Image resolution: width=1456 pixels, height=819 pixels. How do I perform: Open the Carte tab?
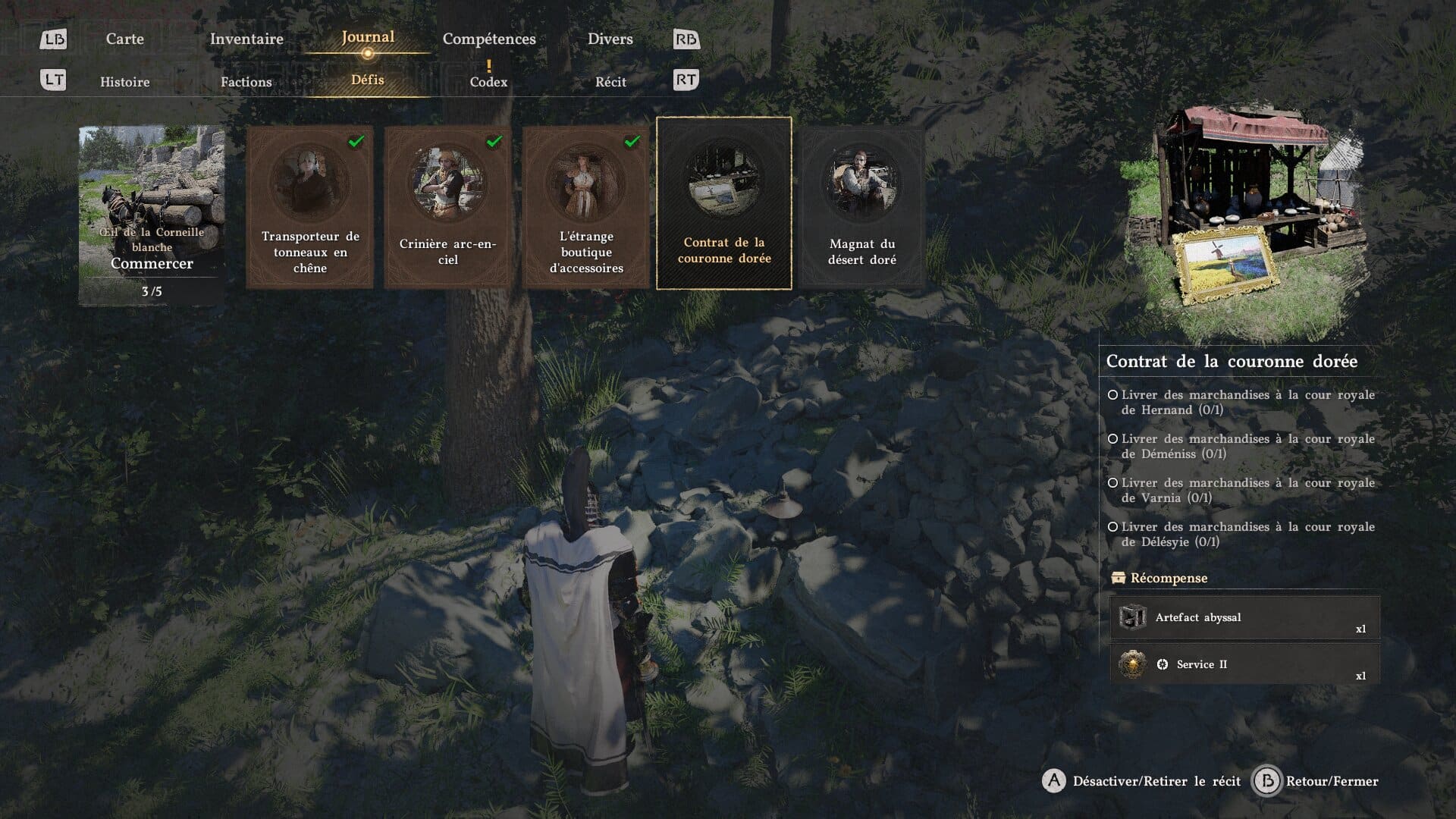click(124, 39)
